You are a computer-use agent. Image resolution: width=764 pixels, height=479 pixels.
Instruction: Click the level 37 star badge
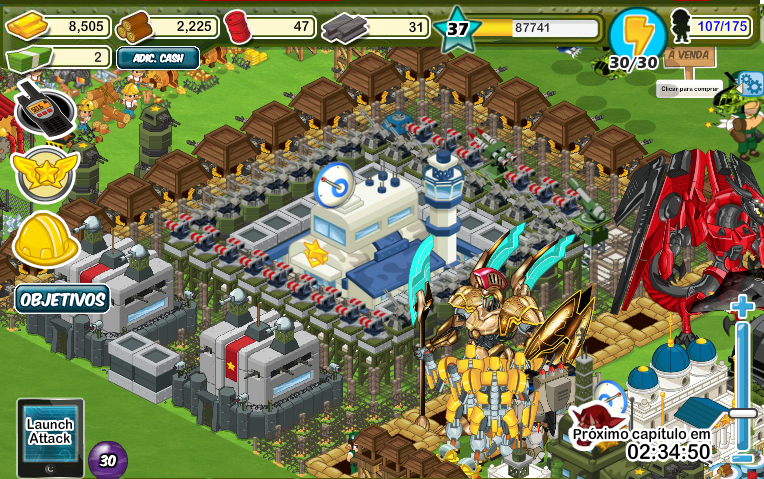click(458, 28)
